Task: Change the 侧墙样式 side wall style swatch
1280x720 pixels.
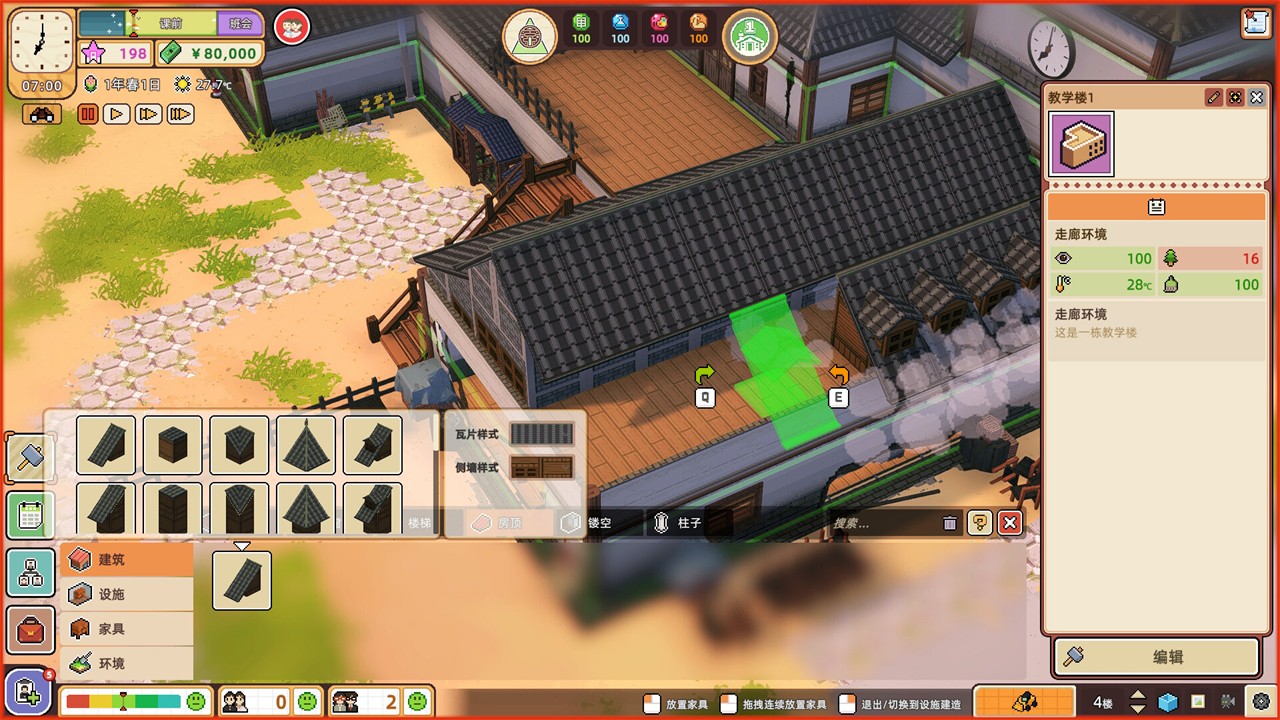Action: (x=542, y=467)
